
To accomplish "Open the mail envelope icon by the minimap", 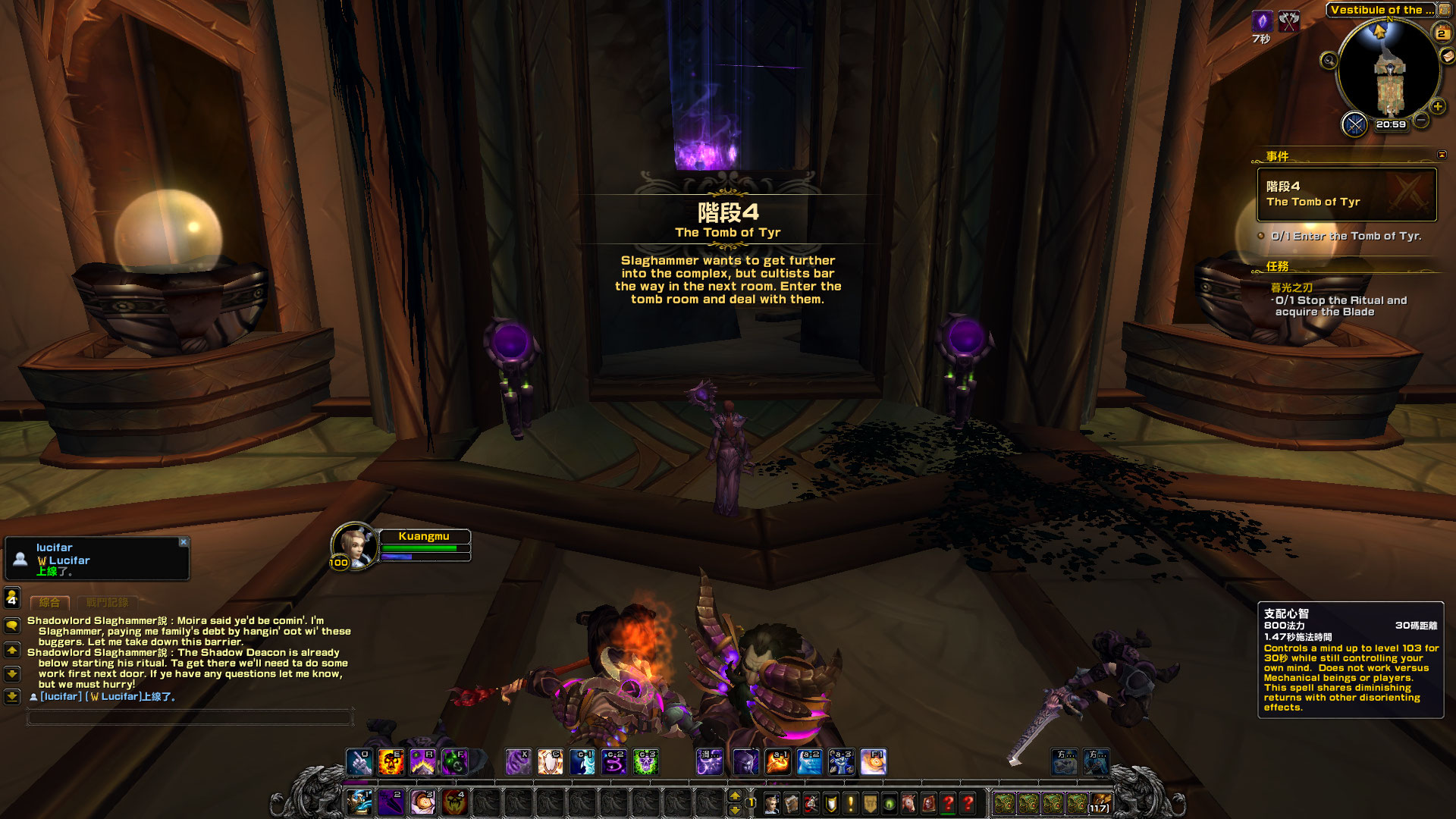I will pyautogui.click(x=1448, y=55).
